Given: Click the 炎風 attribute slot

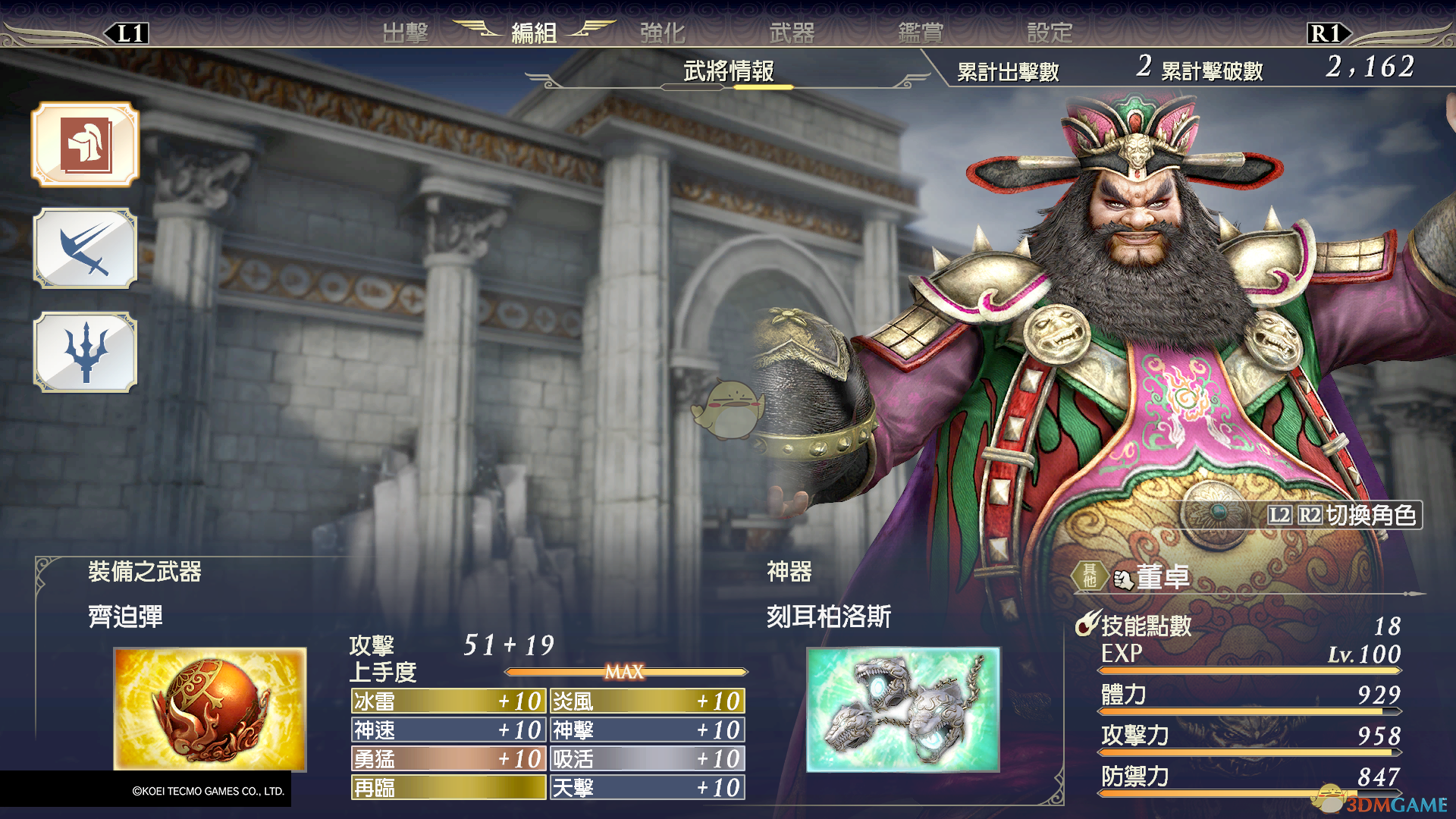Looking at the screenshot, I should (647, 701).
